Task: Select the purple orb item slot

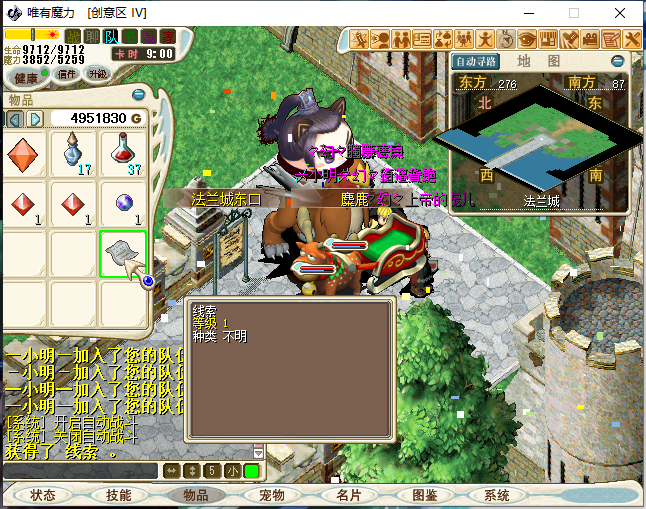Action: click(x=123, y=205)
